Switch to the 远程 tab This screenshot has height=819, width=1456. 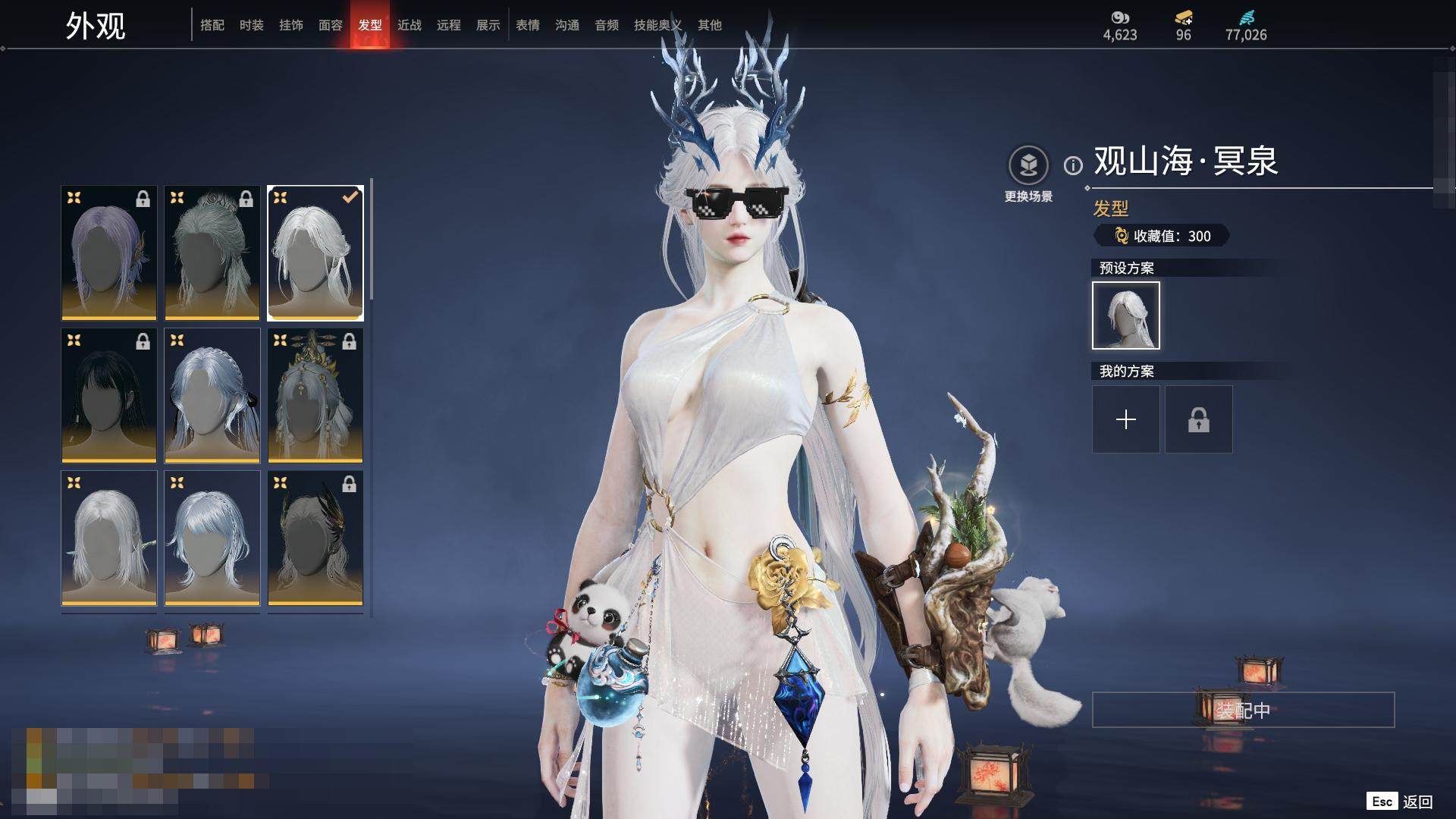449,25
